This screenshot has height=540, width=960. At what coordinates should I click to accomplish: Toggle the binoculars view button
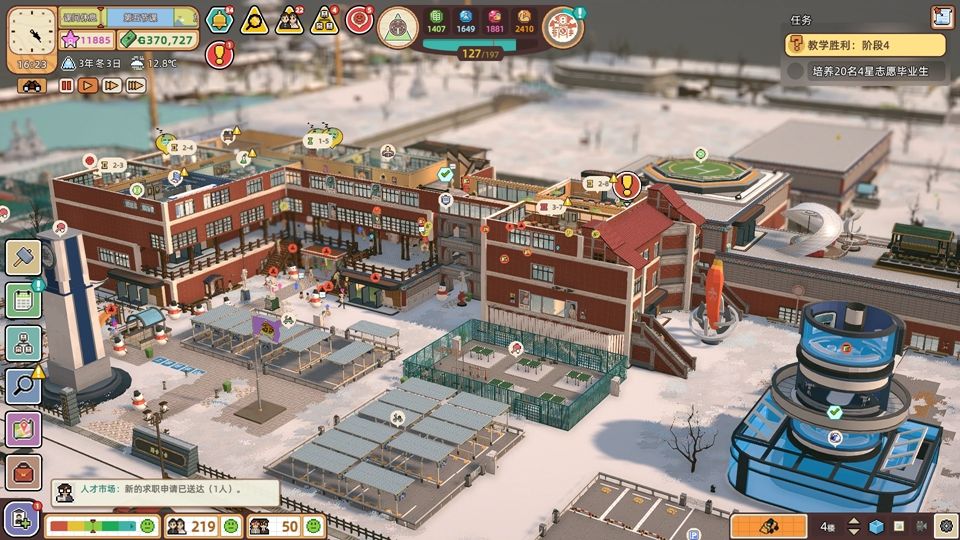click(x=31, y=86)
